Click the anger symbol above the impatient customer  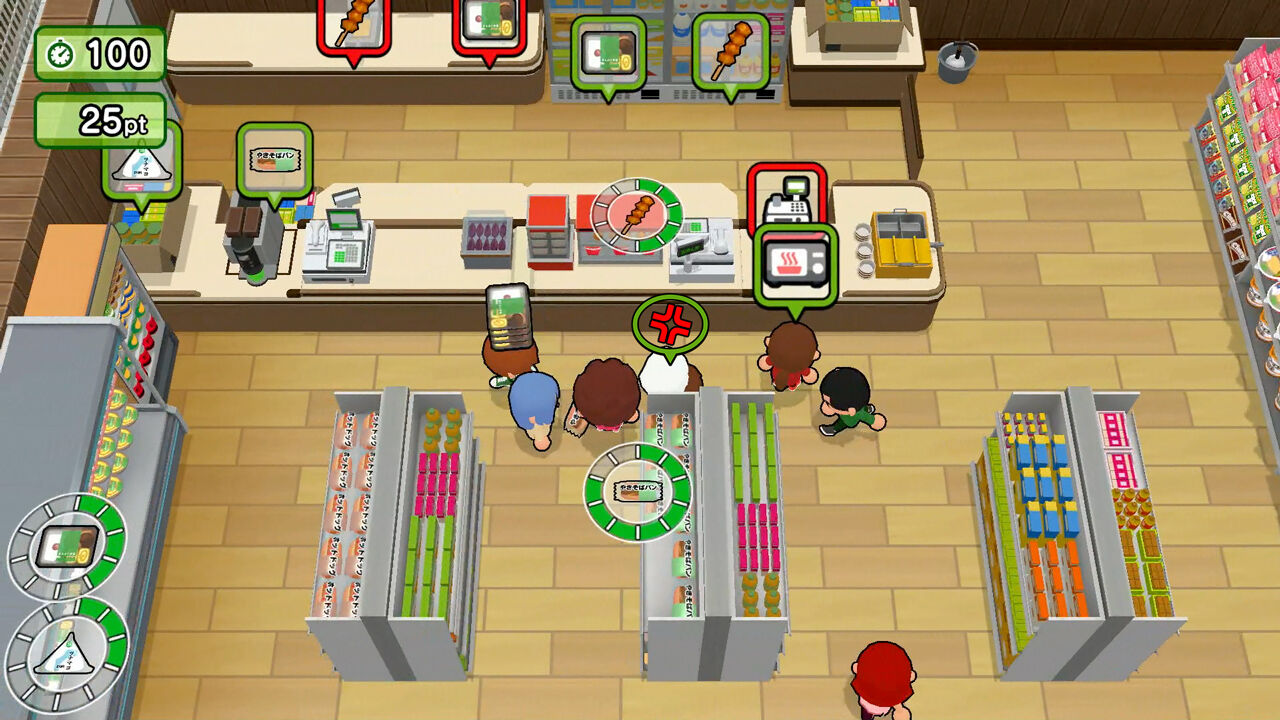click(670, 323)
